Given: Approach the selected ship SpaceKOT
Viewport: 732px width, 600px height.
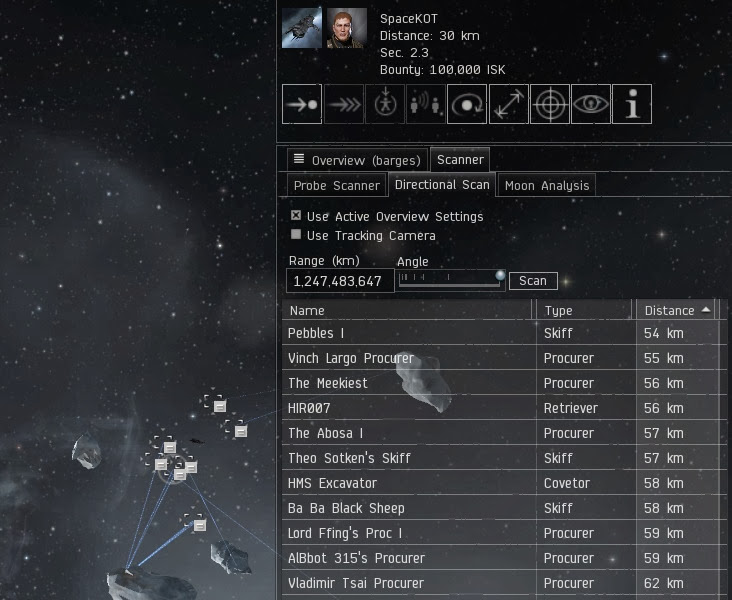Looking at the screenshot, I should (301, 104).
